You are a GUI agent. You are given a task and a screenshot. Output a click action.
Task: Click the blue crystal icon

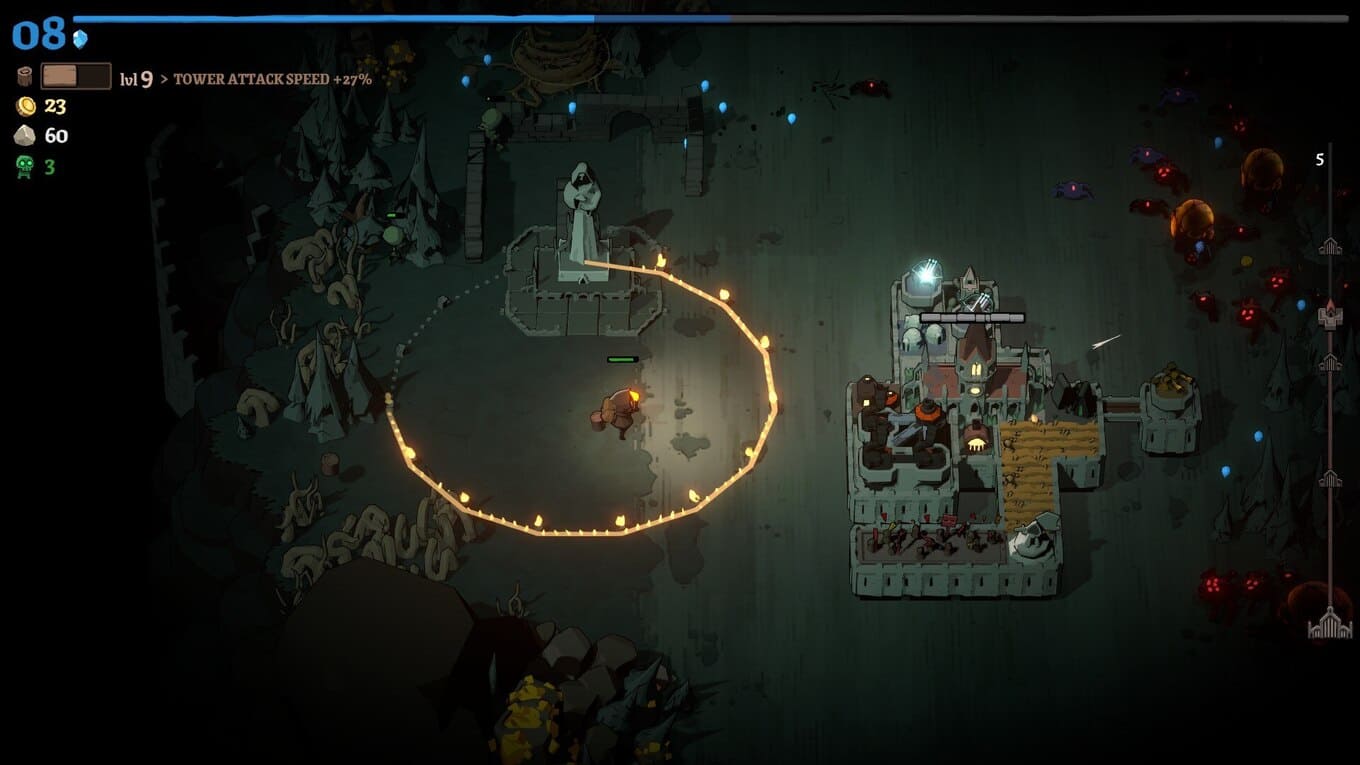pos(80,39)
